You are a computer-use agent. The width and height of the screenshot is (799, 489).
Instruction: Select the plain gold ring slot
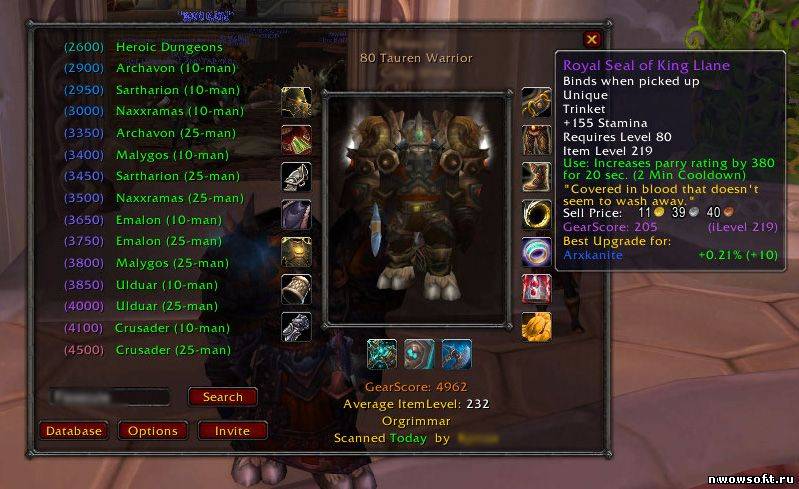(x=536, y=214)
